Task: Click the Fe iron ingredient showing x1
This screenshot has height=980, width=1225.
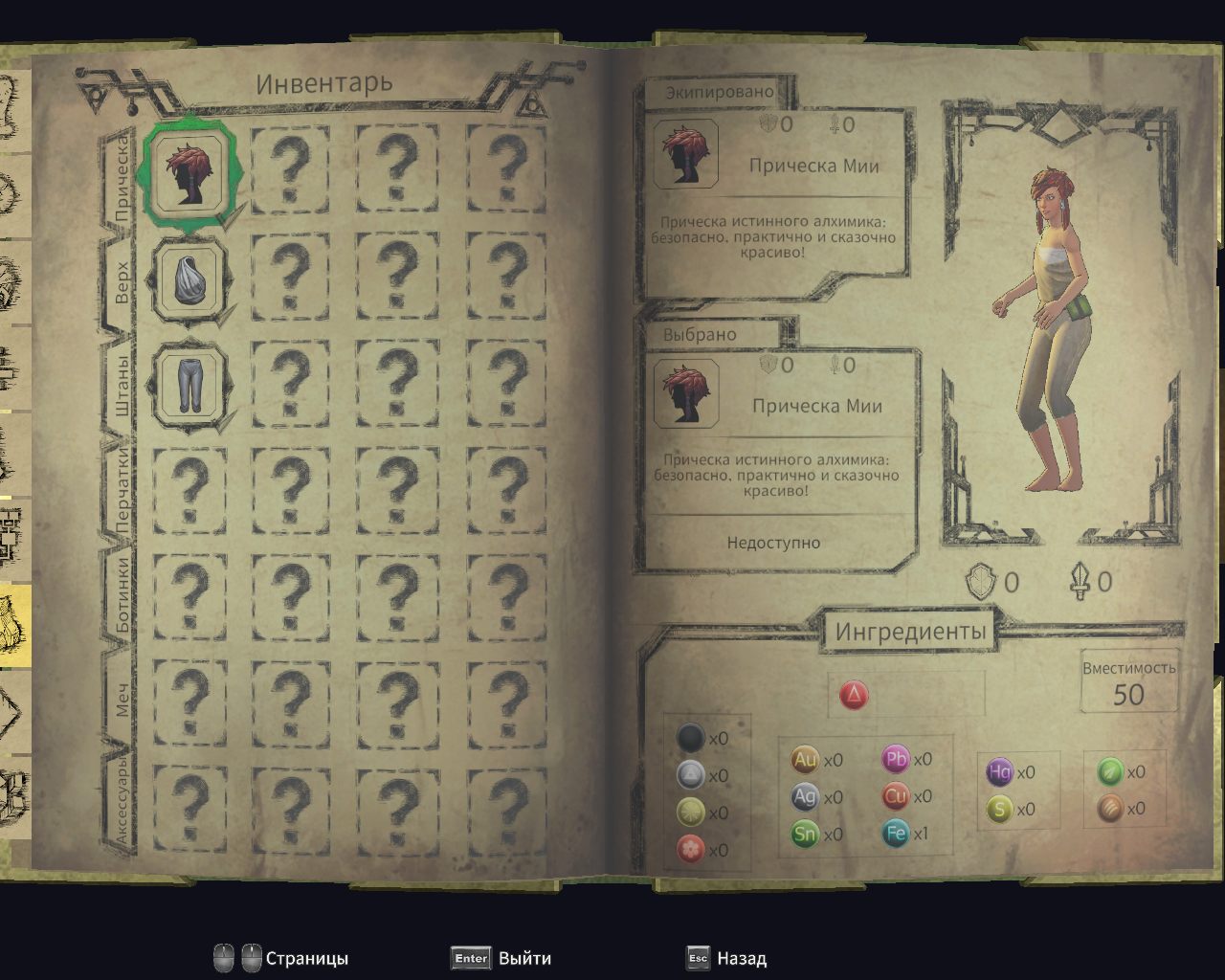Action: pyautogui.click(x=896, y=834)
